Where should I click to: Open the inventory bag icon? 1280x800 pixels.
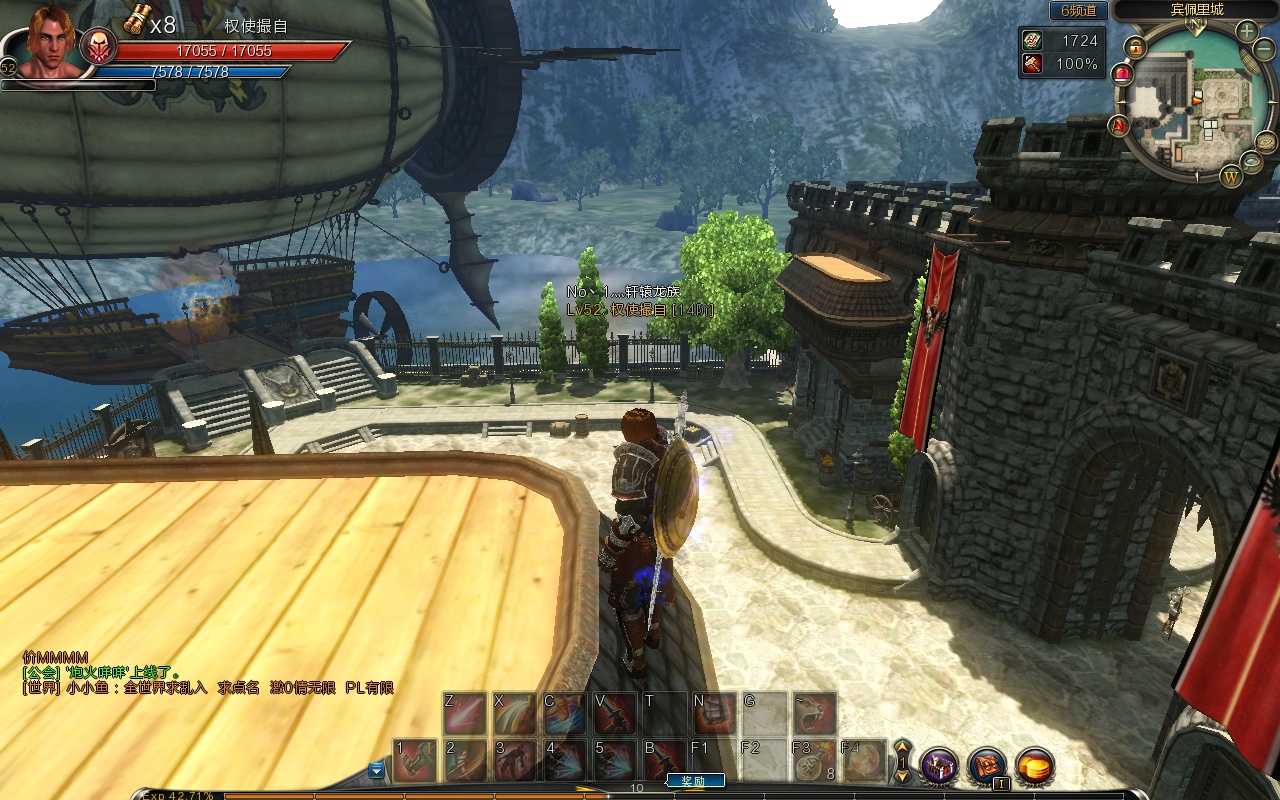[986, 766]
